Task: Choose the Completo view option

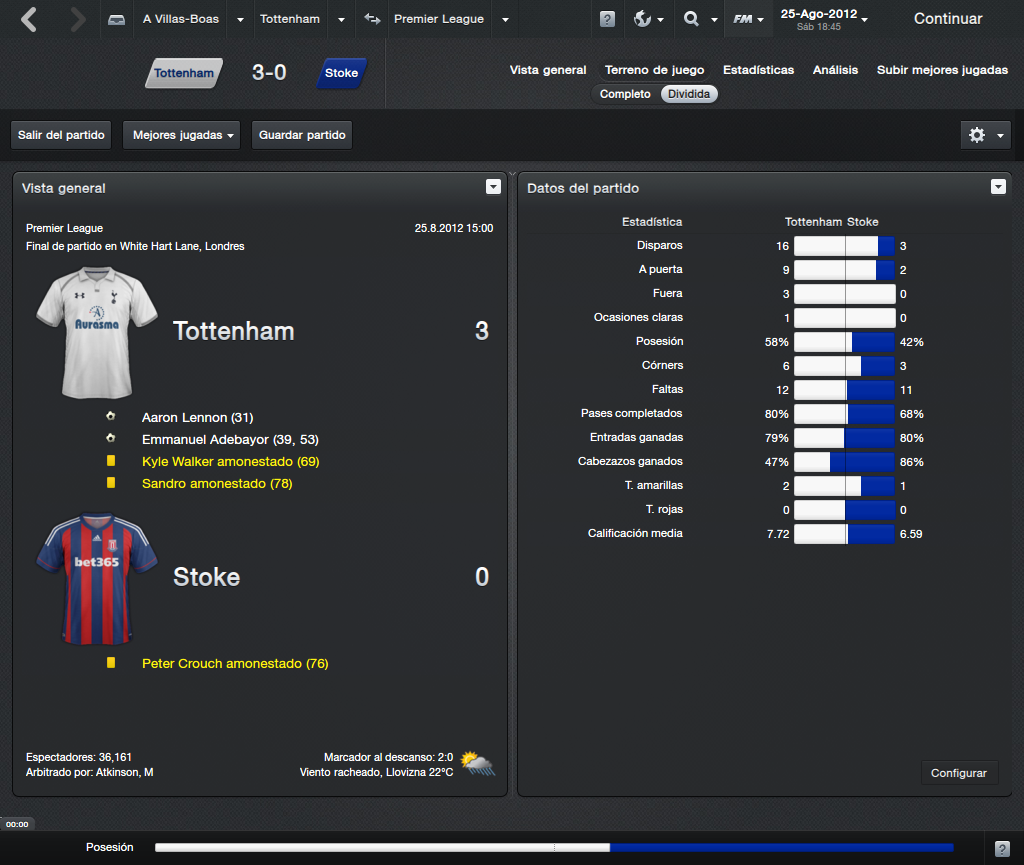Action: tap(625, 94)
